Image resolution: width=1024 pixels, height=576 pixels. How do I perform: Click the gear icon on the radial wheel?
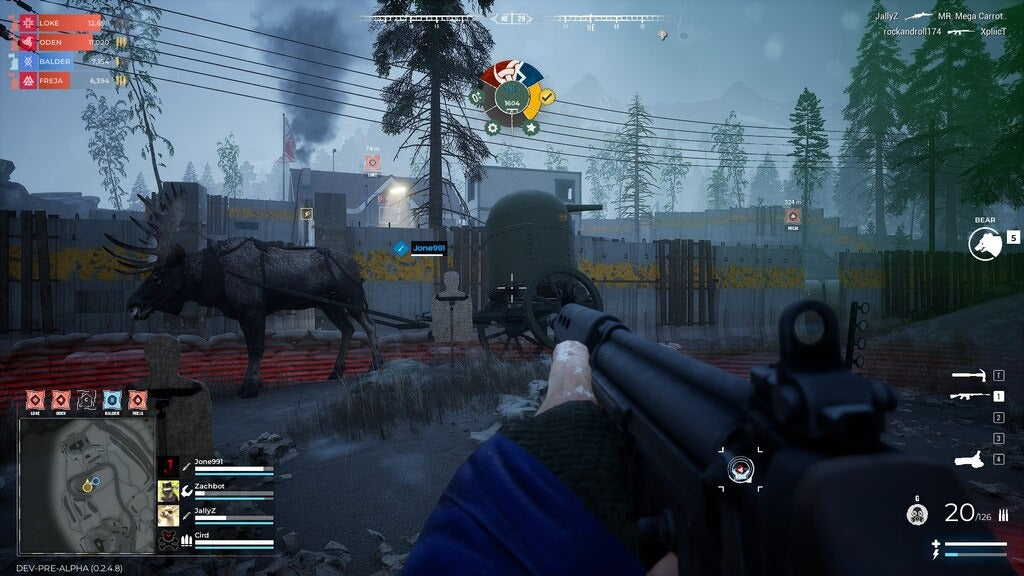tap(492, 128)
